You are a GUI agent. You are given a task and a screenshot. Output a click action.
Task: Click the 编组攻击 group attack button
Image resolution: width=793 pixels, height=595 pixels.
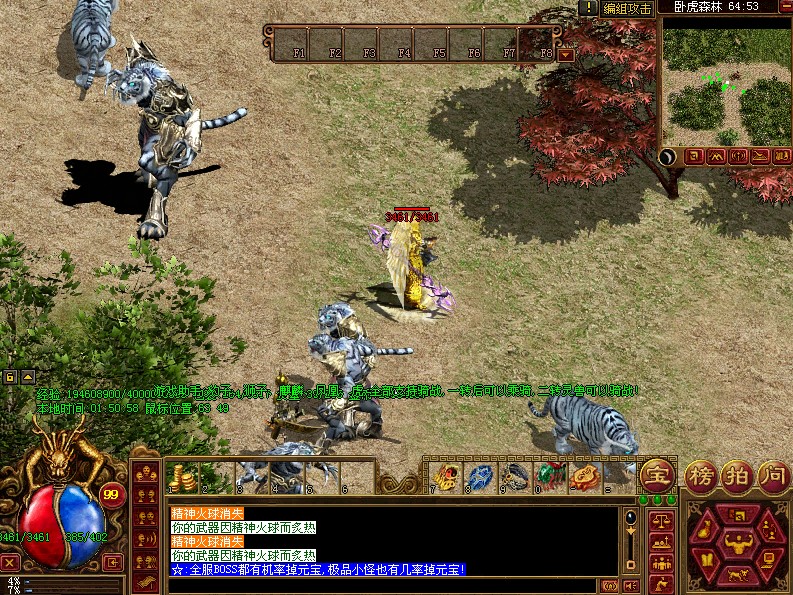(x=628, y=8)
